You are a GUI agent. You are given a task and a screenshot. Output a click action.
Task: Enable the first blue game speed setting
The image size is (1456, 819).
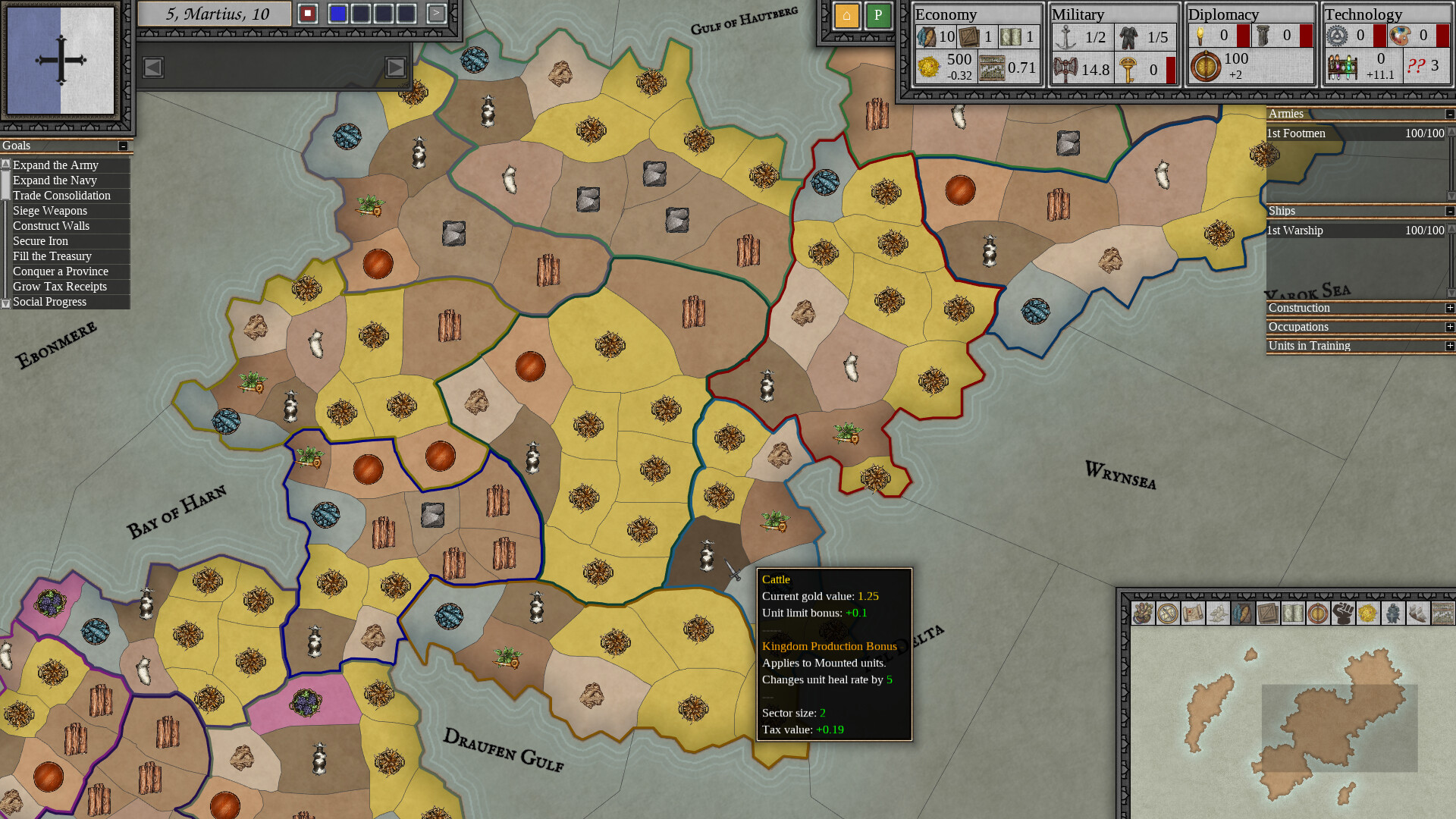tap(337, 14)
